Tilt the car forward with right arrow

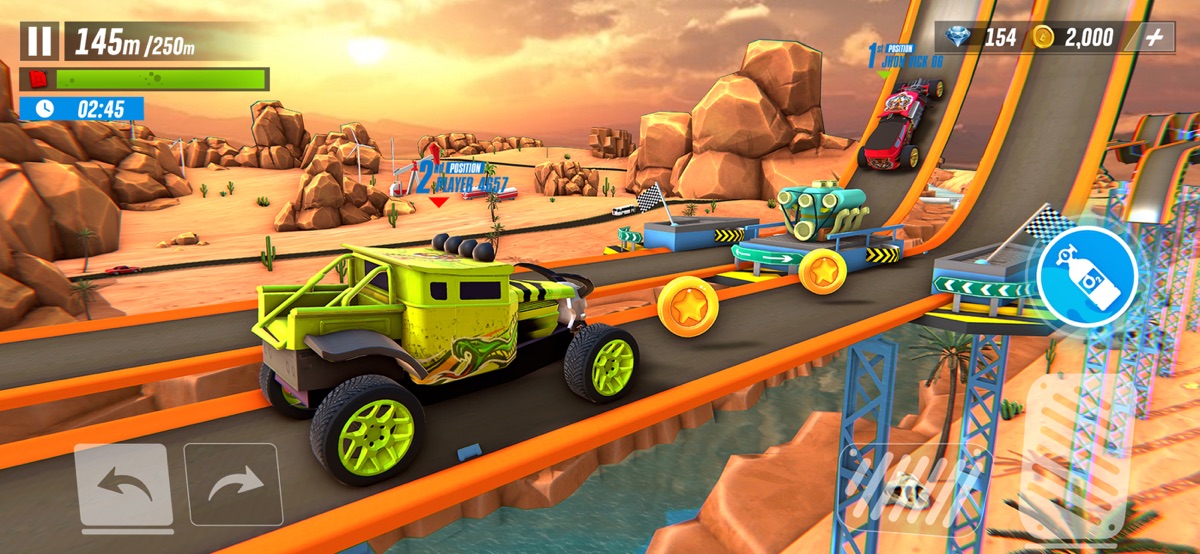click(x=233, y=485)
